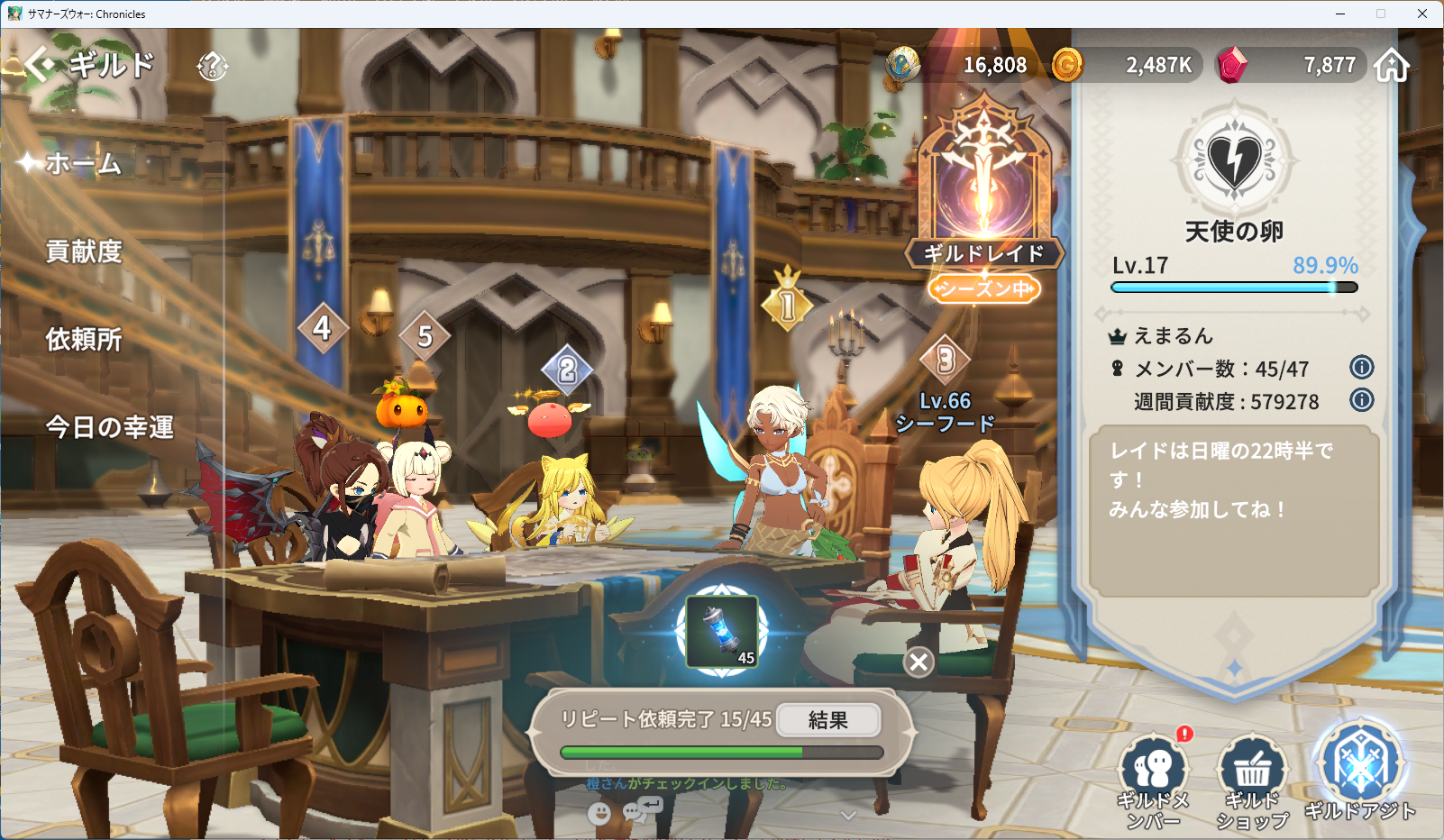Image resolution: width=1444 pixels, height=840 pixels.
Task: Open the emoji smiley button
Action: [599, 814]
